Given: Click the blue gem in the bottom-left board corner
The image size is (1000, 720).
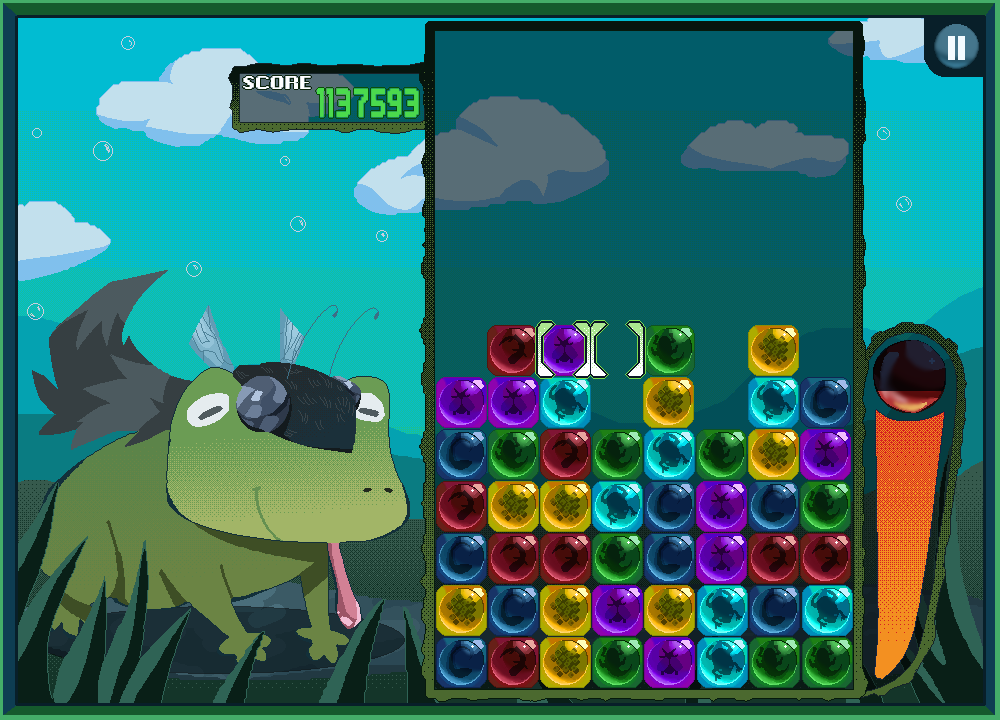Looking at the screenshot, I should pyautogui.click(x=461, y=662).
